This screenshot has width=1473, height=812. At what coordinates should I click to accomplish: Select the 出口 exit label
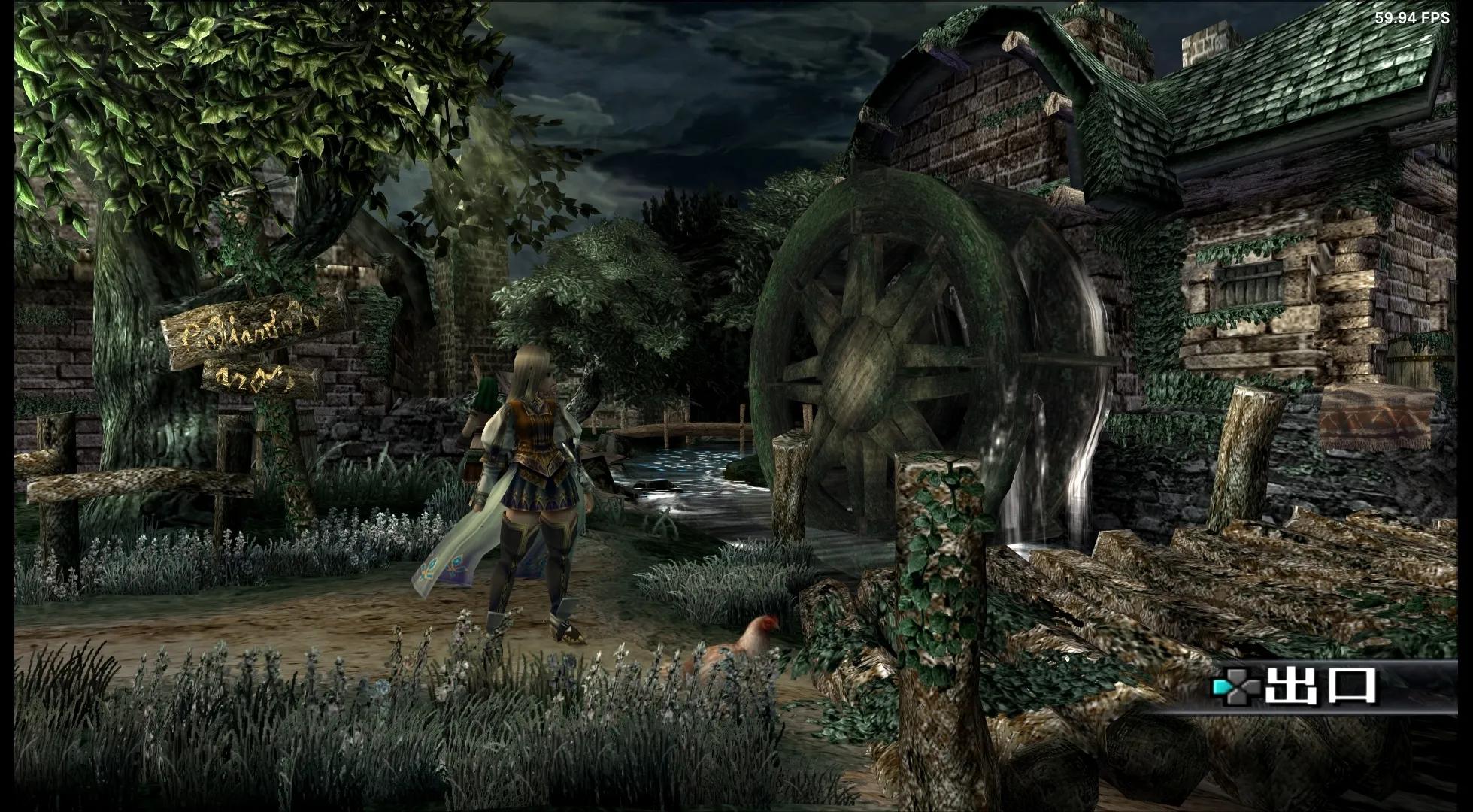tap(1320, 686)
